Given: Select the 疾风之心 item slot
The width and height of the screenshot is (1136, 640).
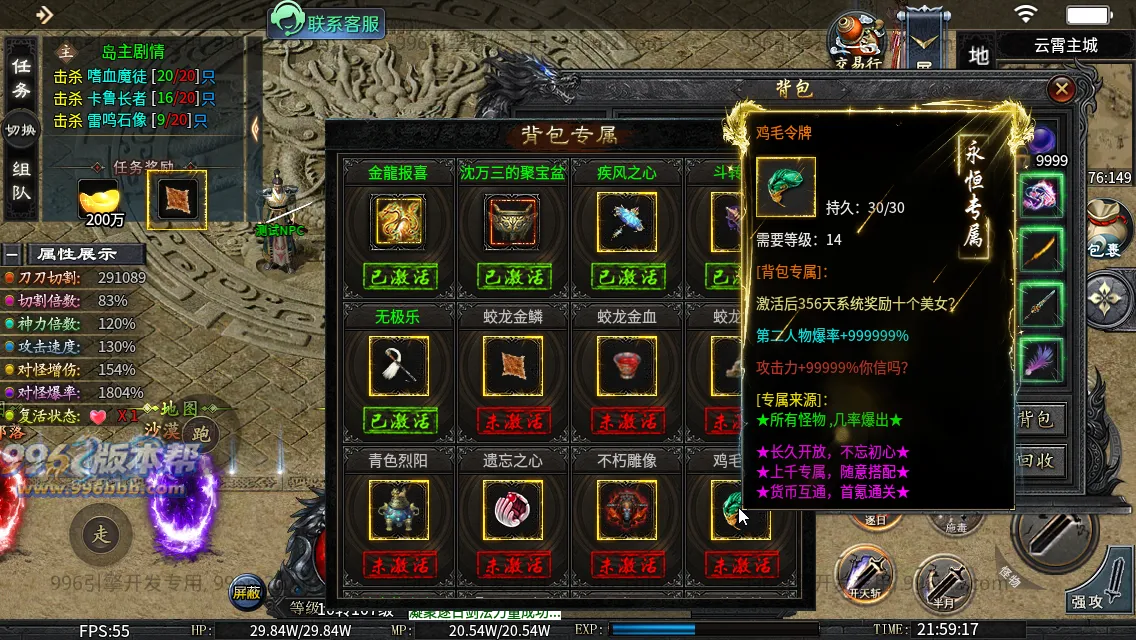Looking at the screenshot, I should click(x=626, y=221).
